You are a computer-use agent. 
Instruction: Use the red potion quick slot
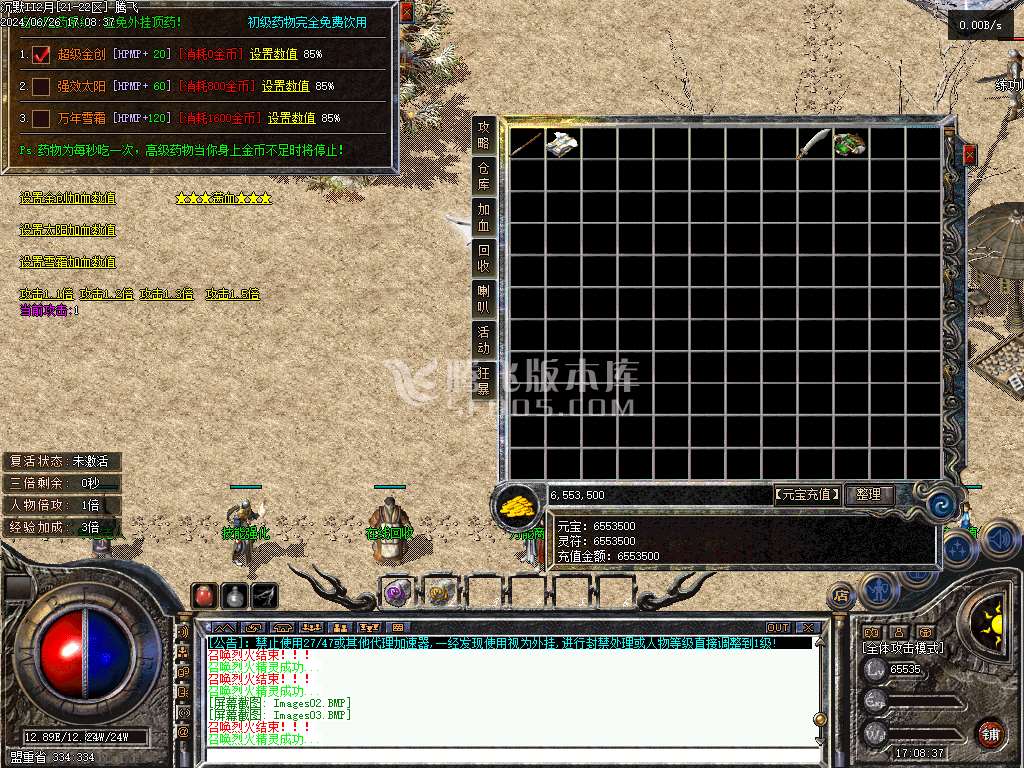click(204, 595)
